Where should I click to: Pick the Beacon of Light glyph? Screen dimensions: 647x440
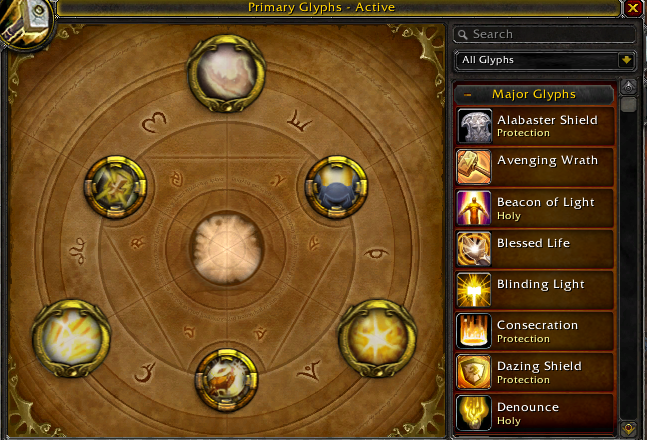tap(535, 208)
